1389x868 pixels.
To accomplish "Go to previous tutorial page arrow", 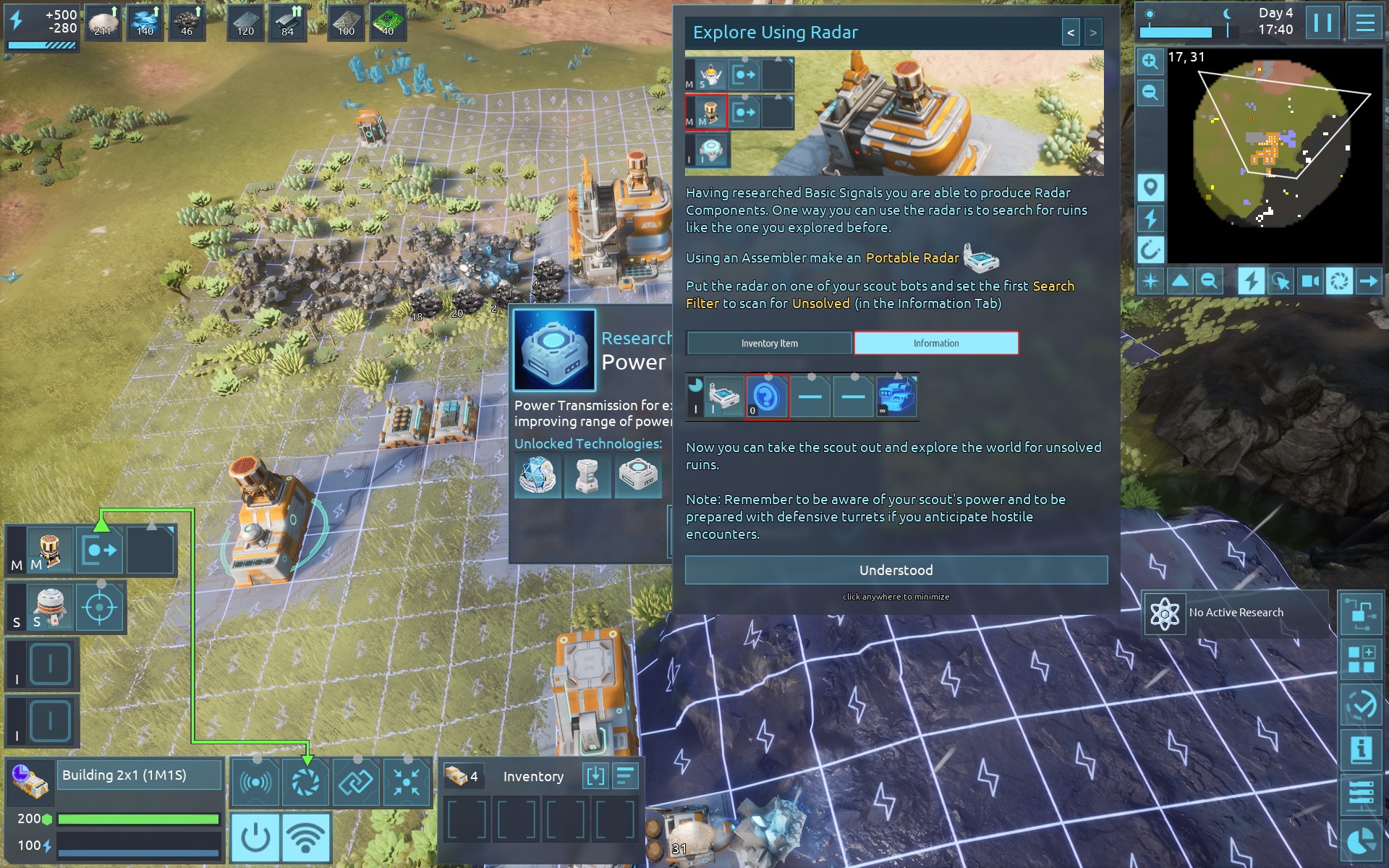I will coord(1071,33).
